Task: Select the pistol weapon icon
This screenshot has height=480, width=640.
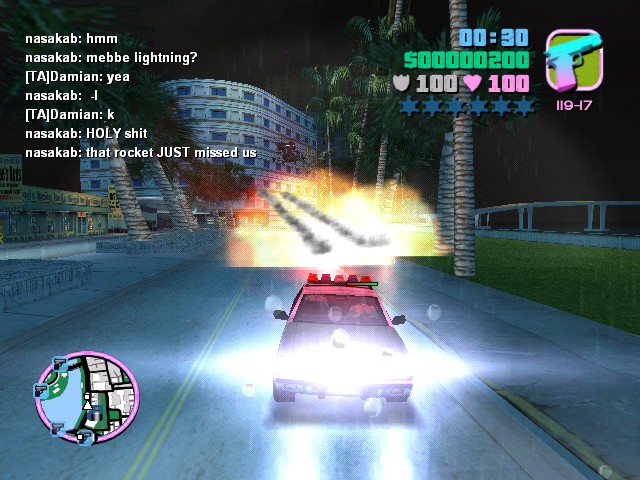Action: (573, 62)
